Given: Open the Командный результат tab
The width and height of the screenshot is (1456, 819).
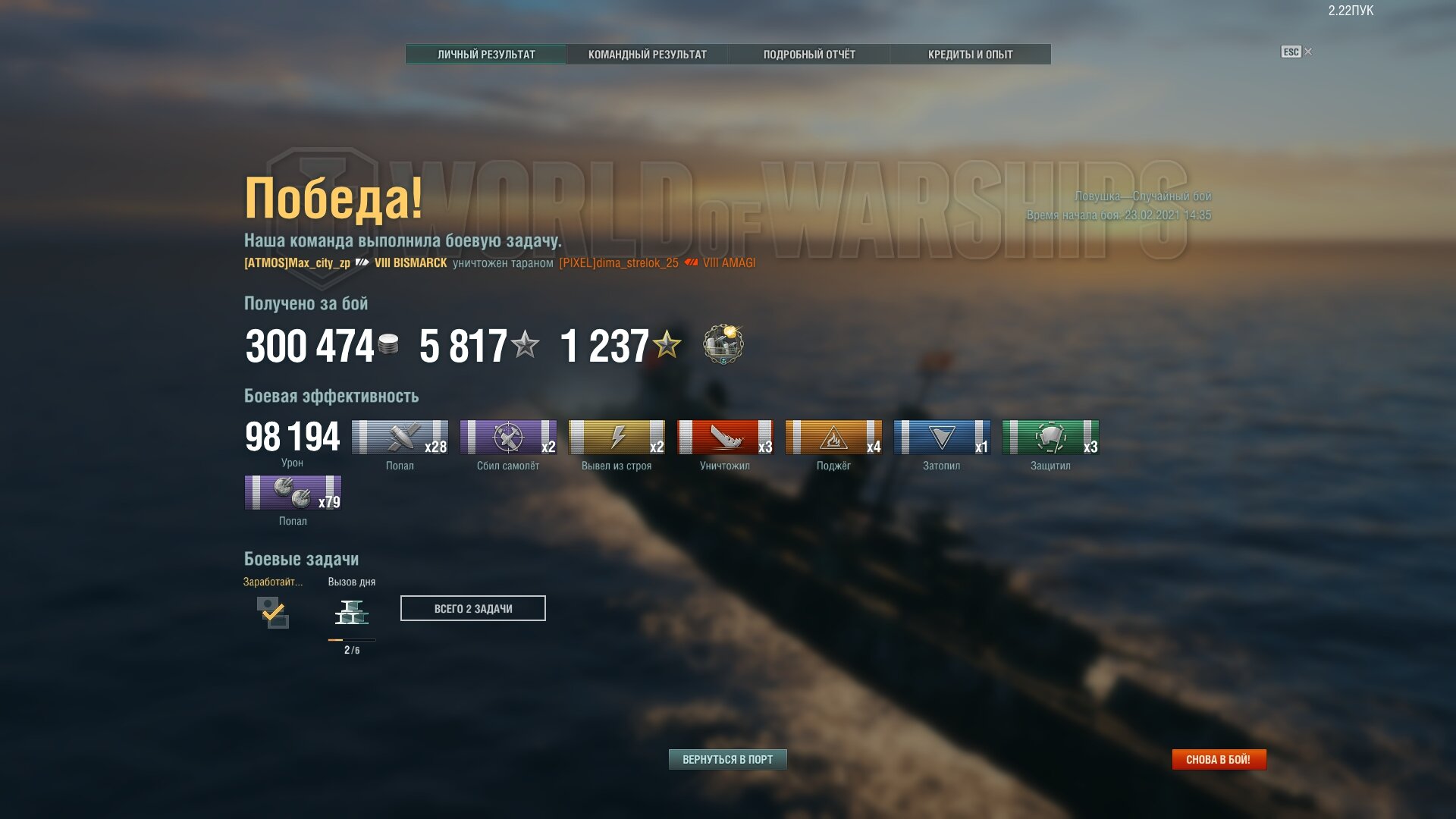Looking at the screenshot, I should click(647, 55).
